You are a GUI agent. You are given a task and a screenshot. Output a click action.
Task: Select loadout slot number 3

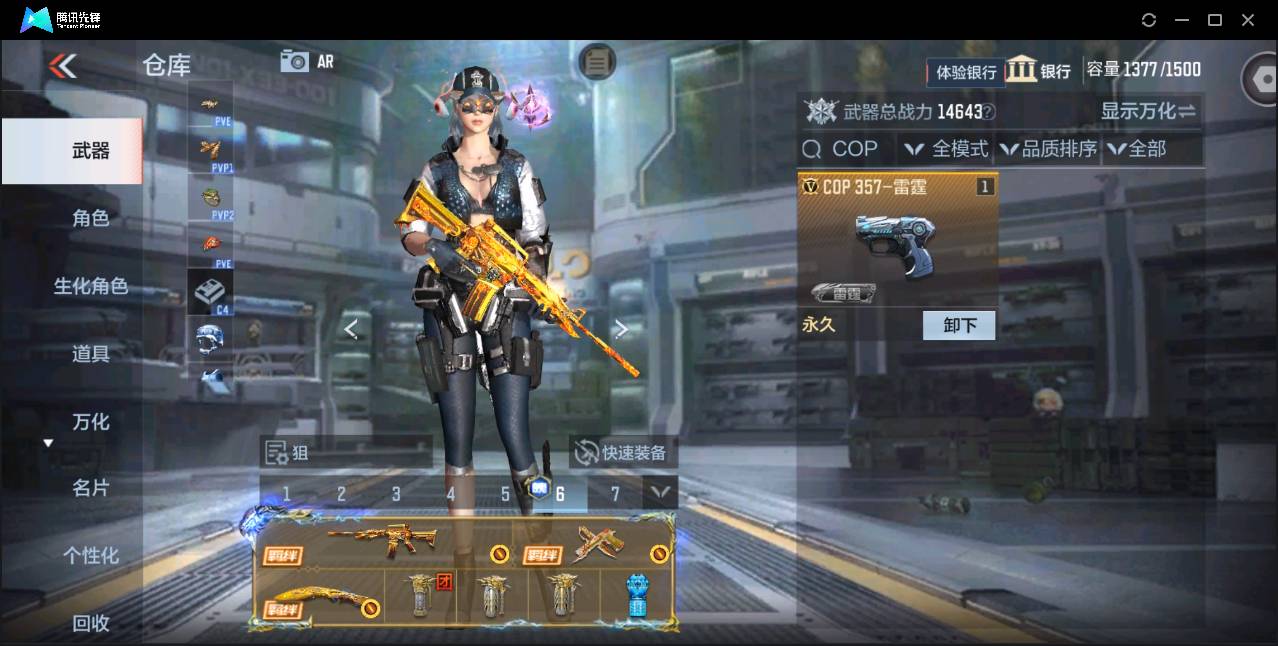click(x=396, y=493)
